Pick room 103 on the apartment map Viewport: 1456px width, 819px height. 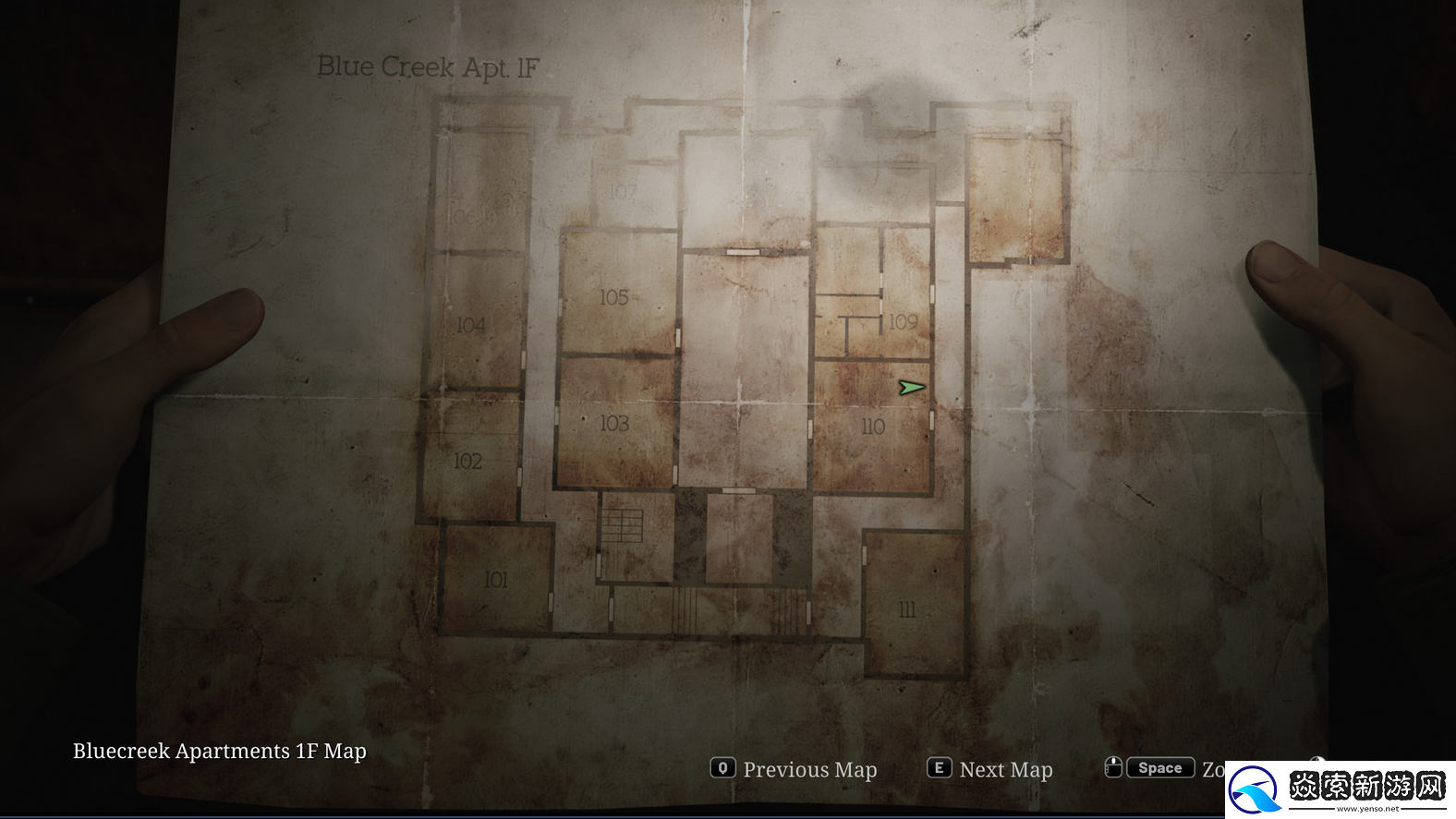click(614, 424)
